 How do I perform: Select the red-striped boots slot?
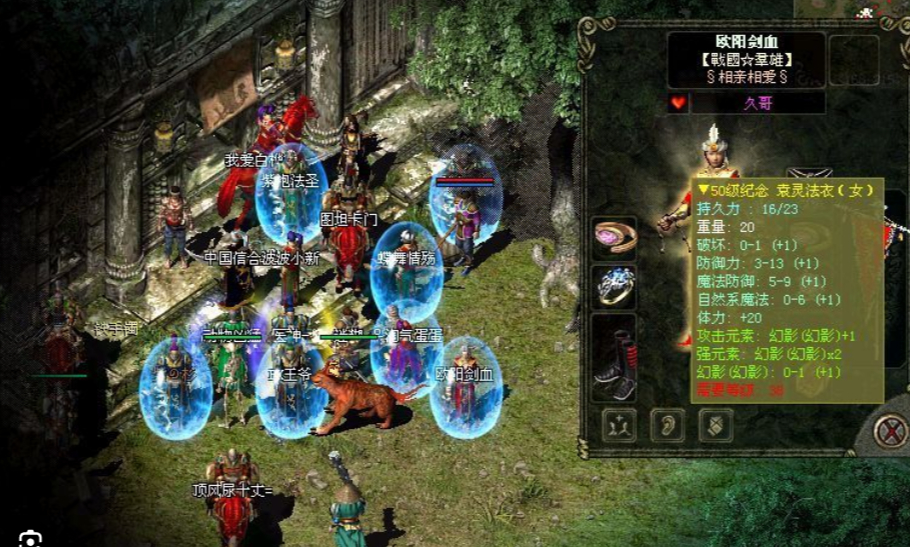point(615,358)
